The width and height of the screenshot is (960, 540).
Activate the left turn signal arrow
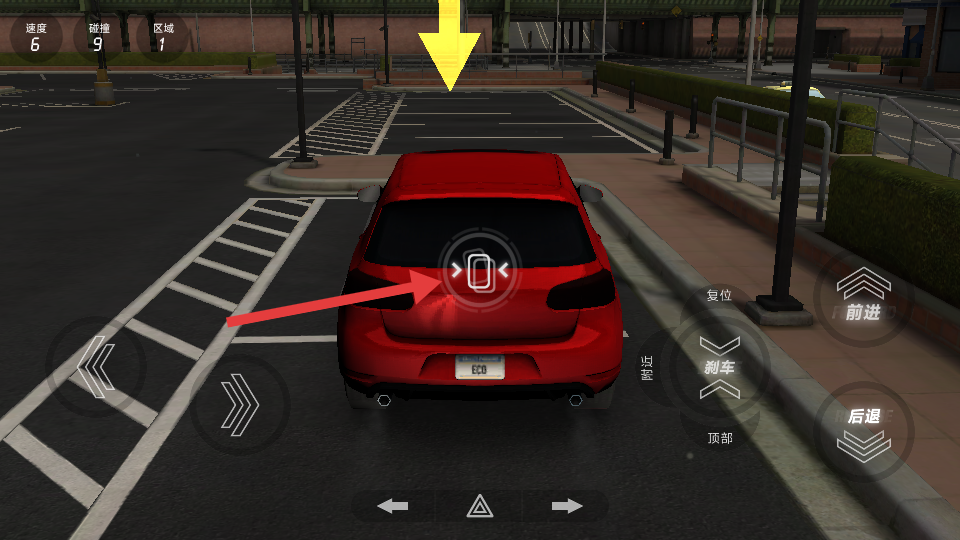click(x=392, y=506)
